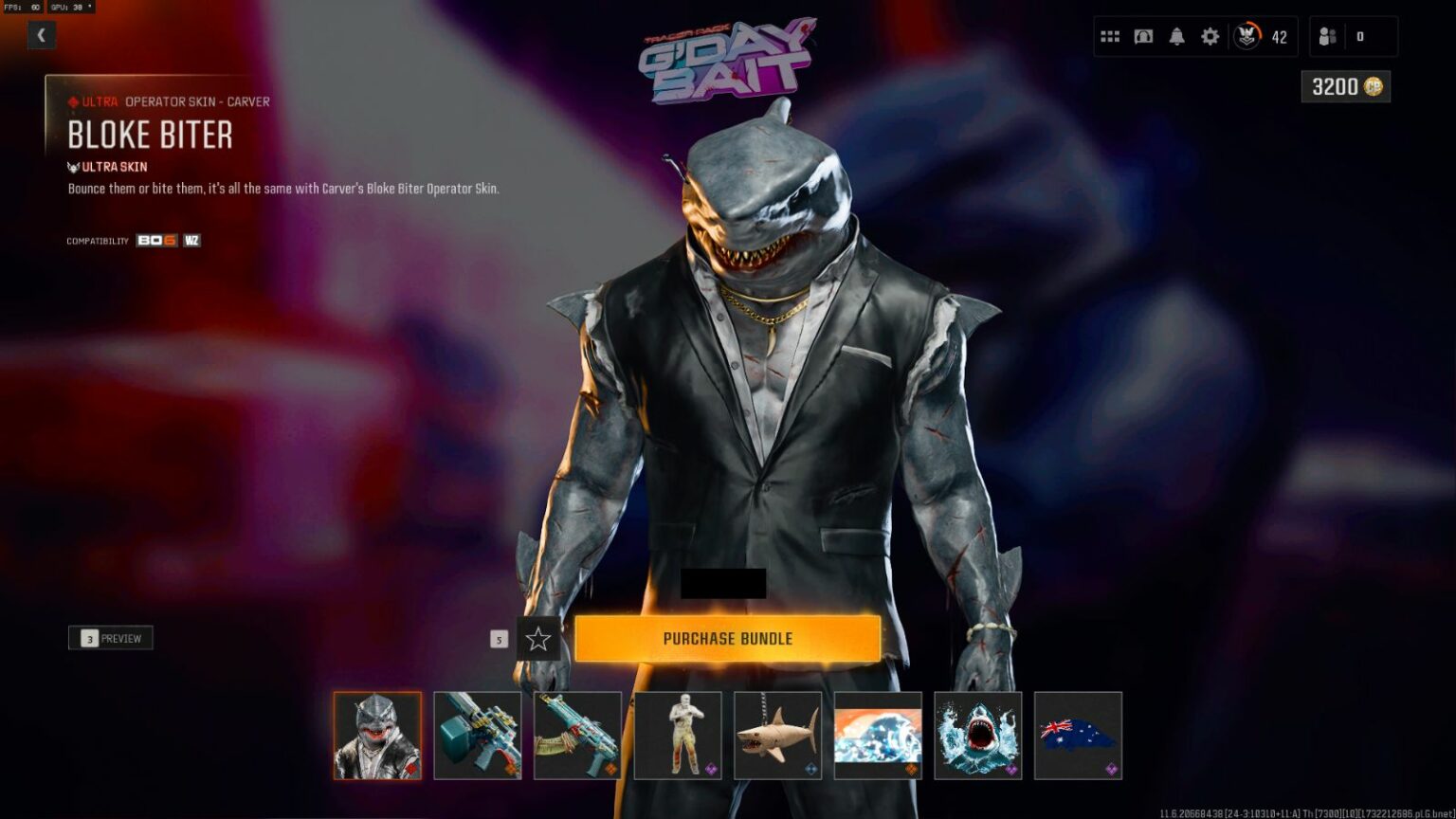Open the main menu grid icon
Screen dimensions: 1456x819
[x=1111, y=35]
